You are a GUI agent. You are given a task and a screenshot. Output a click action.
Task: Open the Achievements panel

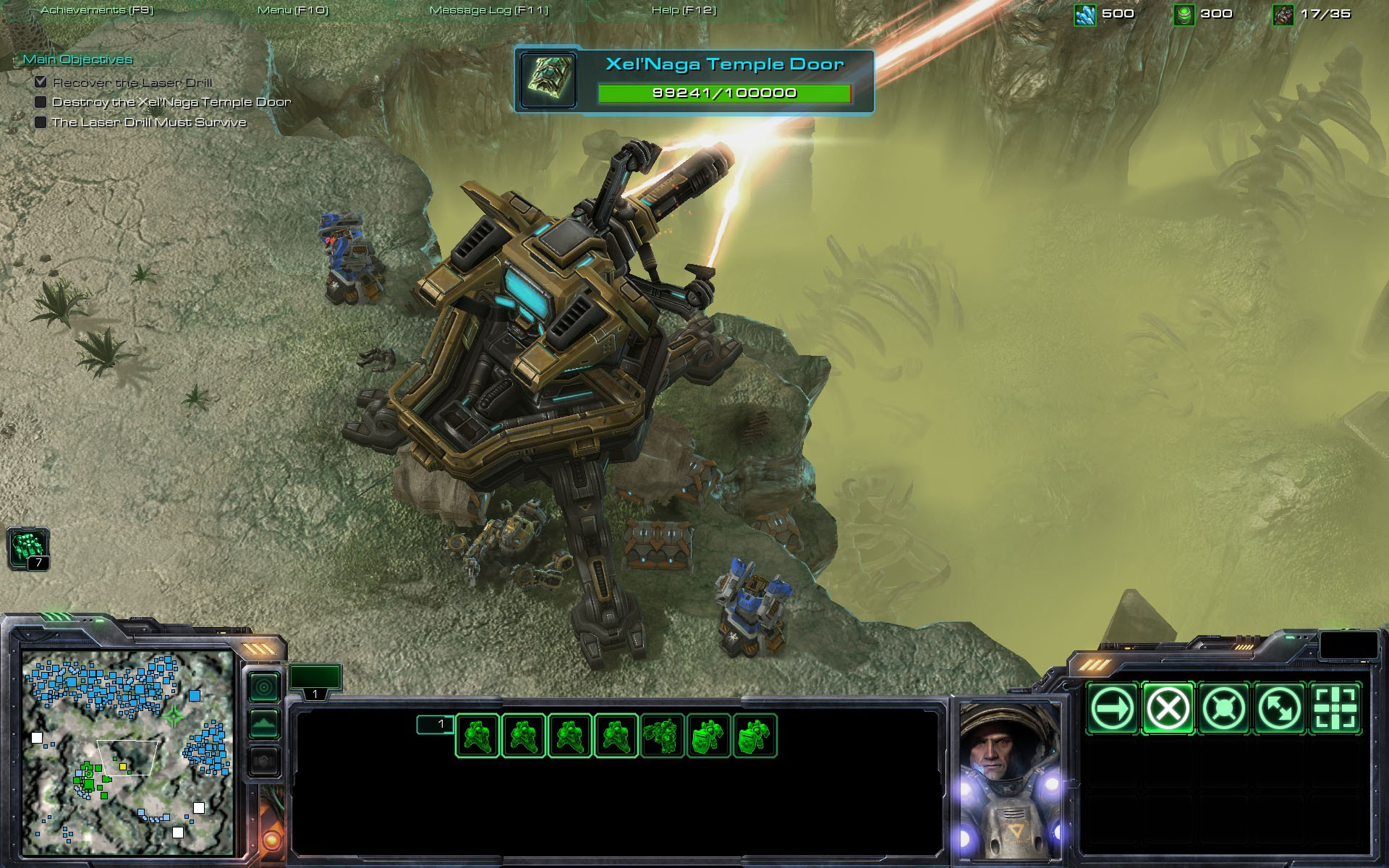tap(97, 10)
